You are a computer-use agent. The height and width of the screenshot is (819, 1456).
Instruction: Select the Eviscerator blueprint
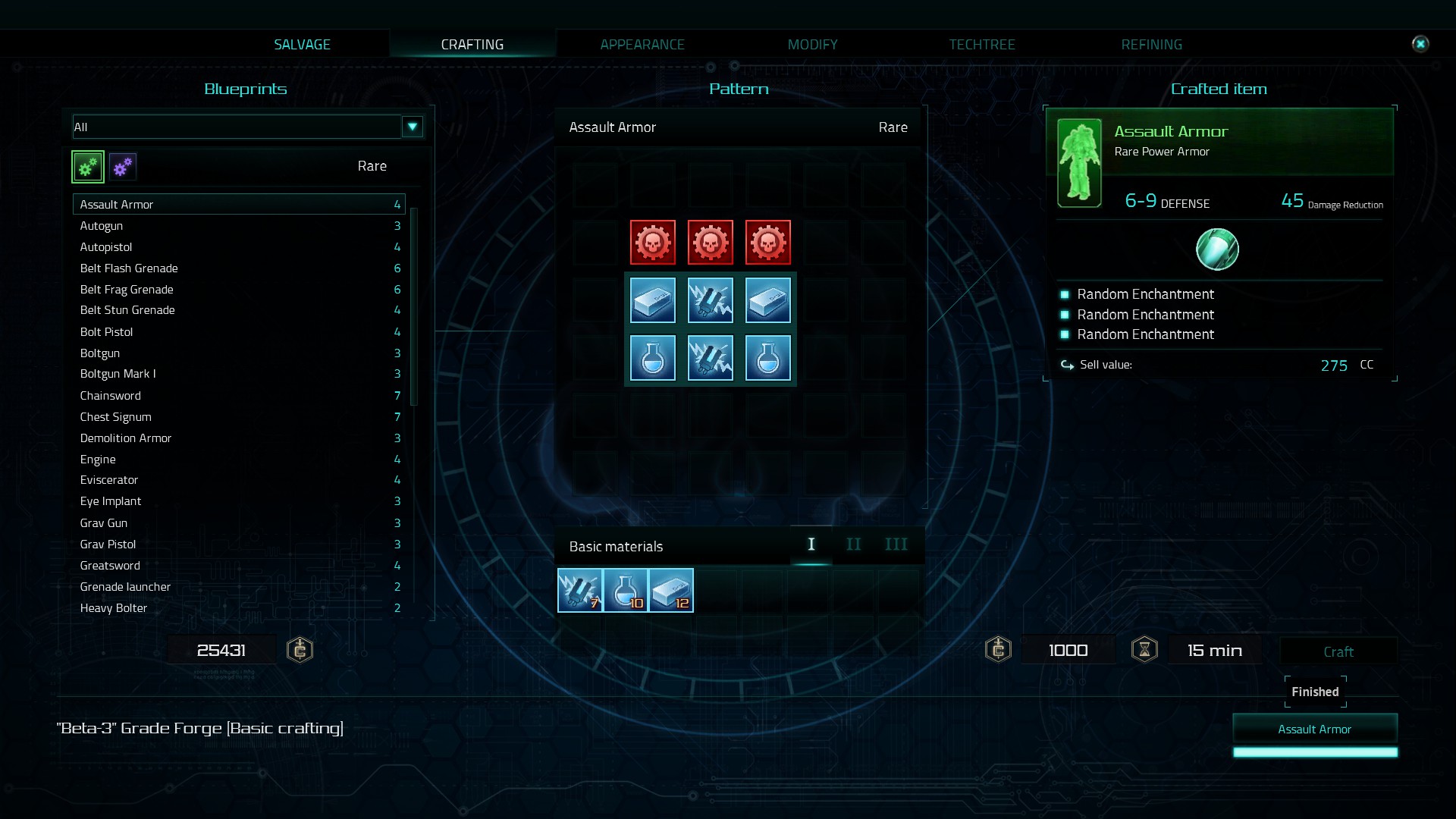tap(109, 480)
